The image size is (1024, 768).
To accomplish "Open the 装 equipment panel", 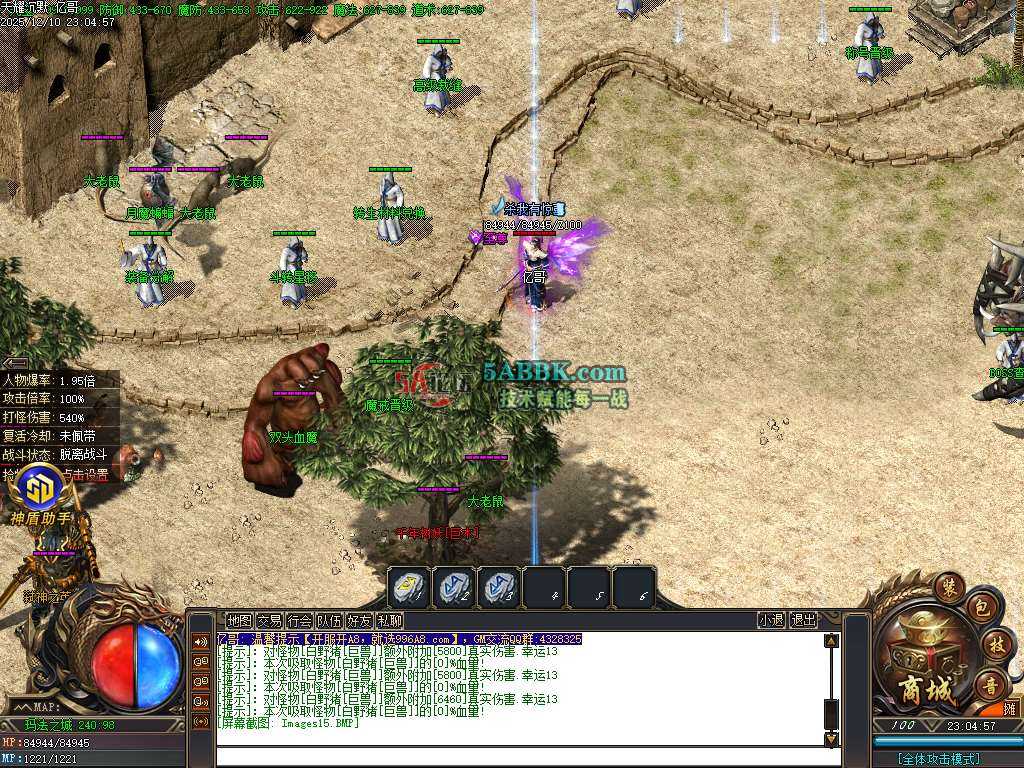I will pyautogui.click(x=948, y=584).
